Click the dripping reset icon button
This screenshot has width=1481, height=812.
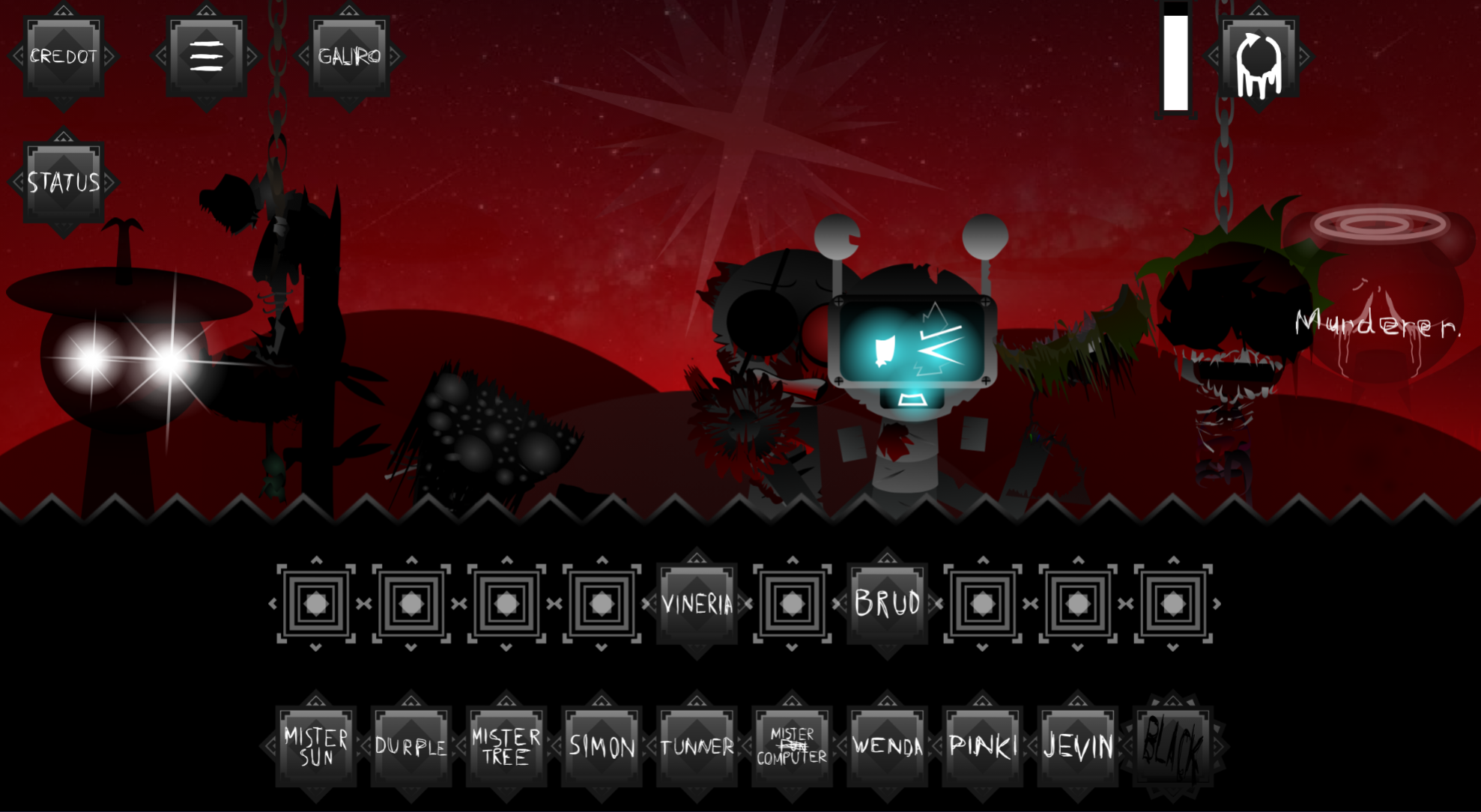1259,60
